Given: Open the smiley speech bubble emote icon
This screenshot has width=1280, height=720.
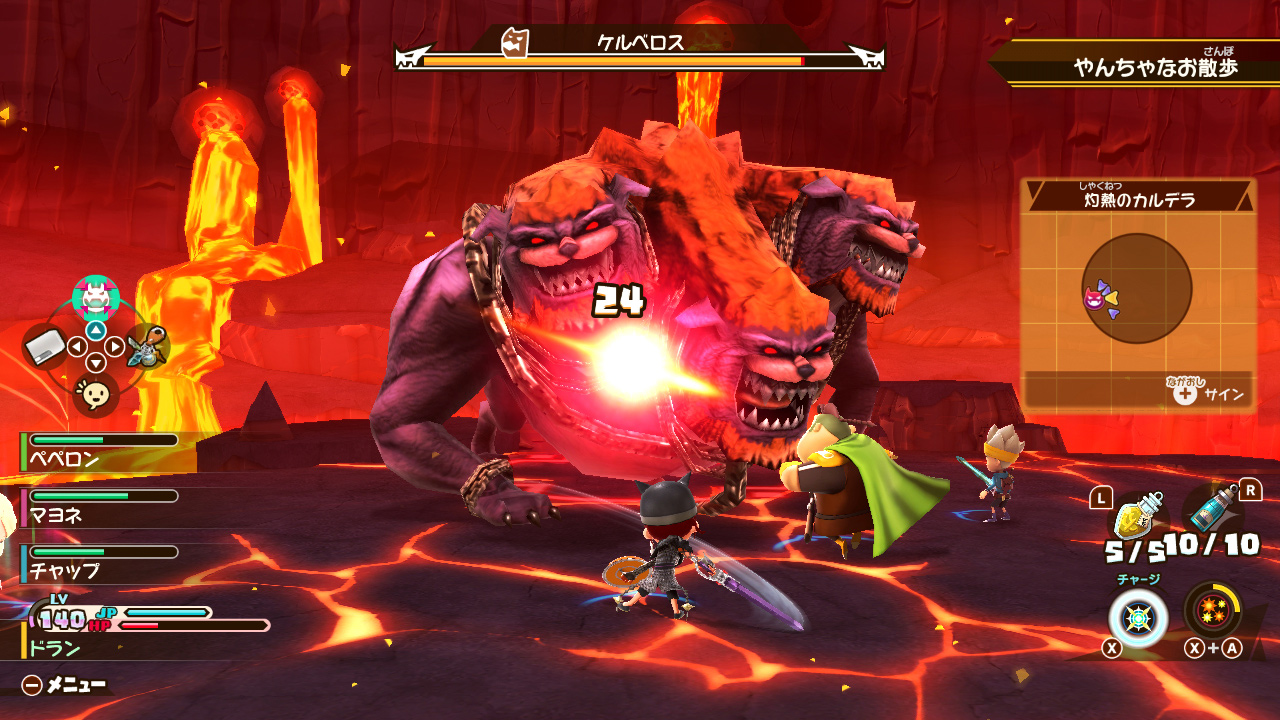Looking at the screenshot, I should coord(96,395).
